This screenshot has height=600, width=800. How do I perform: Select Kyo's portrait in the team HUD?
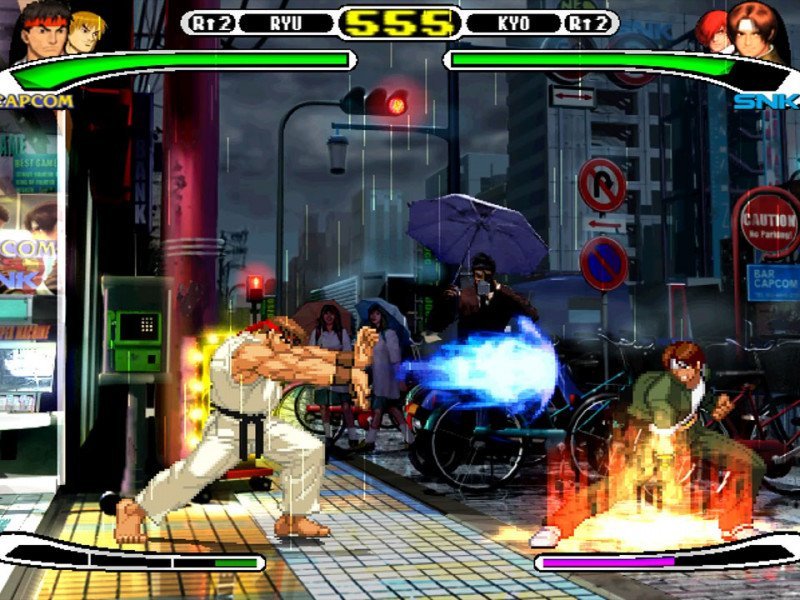coord(758,30)
